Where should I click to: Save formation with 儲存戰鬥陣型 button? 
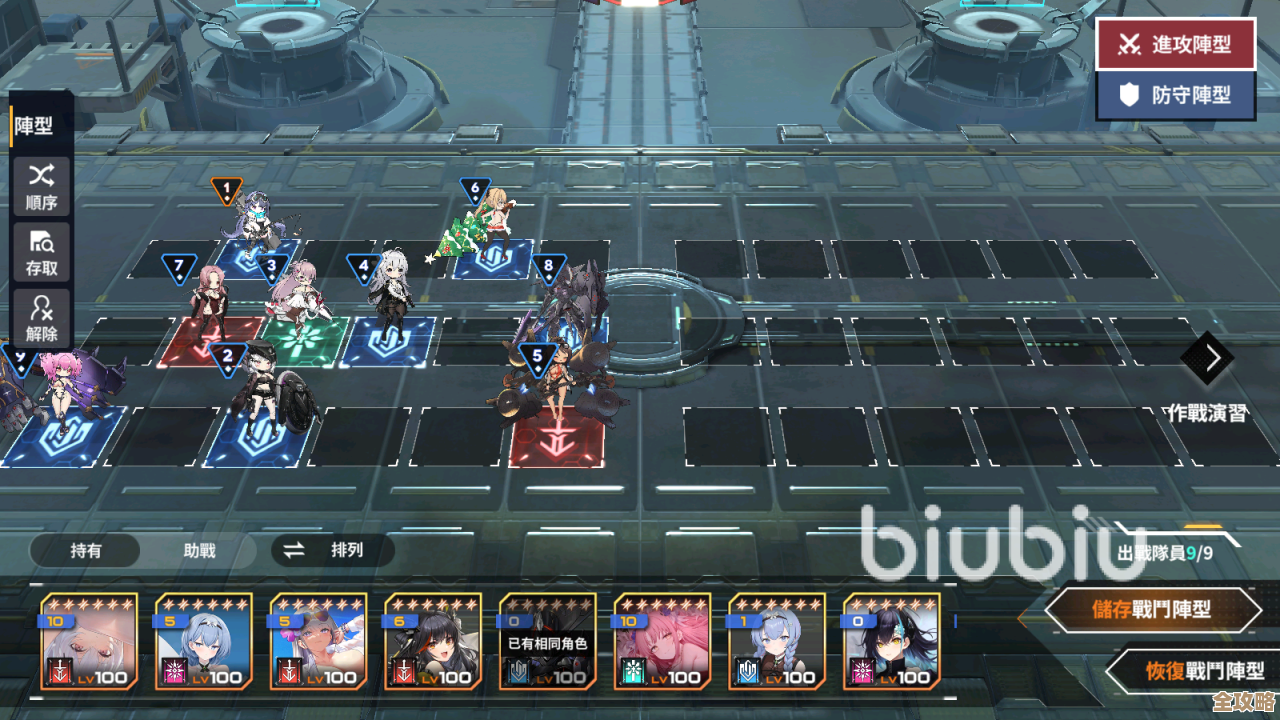[1152, 609]
